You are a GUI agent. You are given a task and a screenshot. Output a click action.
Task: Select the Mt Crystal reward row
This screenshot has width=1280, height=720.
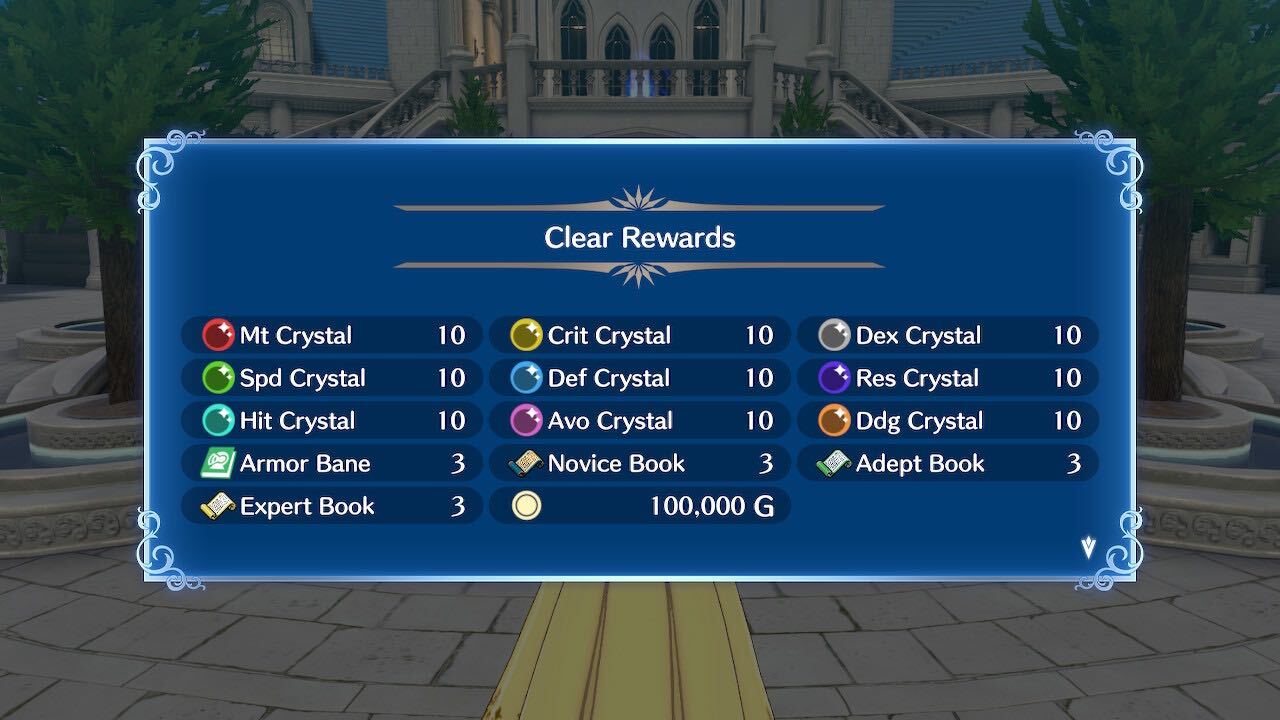pyautogui.click(x=330, y=335)
